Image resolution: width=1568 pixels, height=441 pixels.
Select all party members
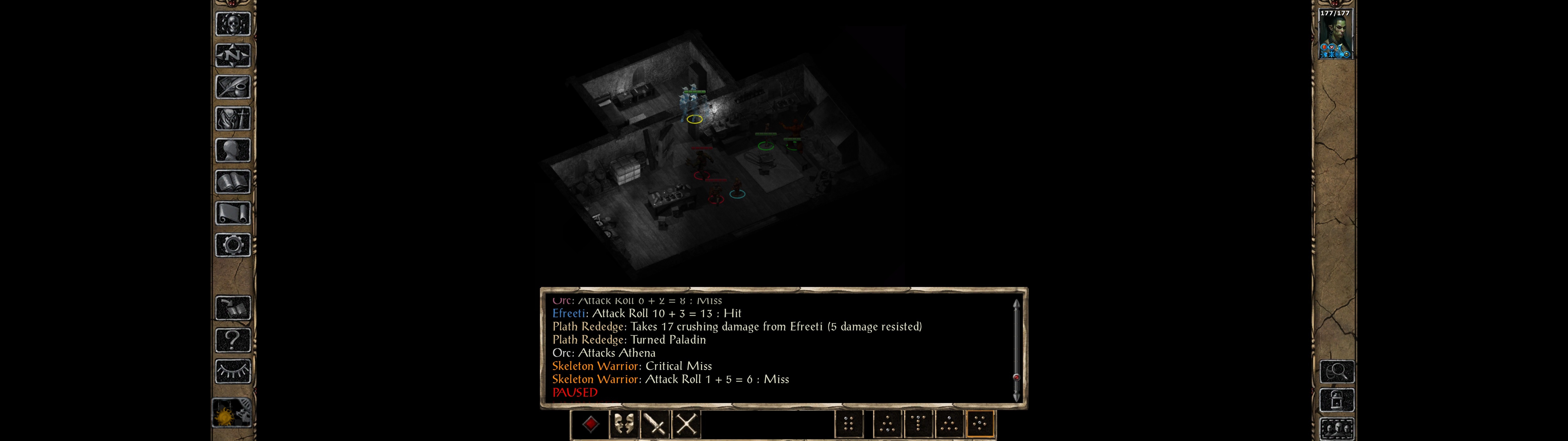pyautogui.click(x=1336, y=429)
